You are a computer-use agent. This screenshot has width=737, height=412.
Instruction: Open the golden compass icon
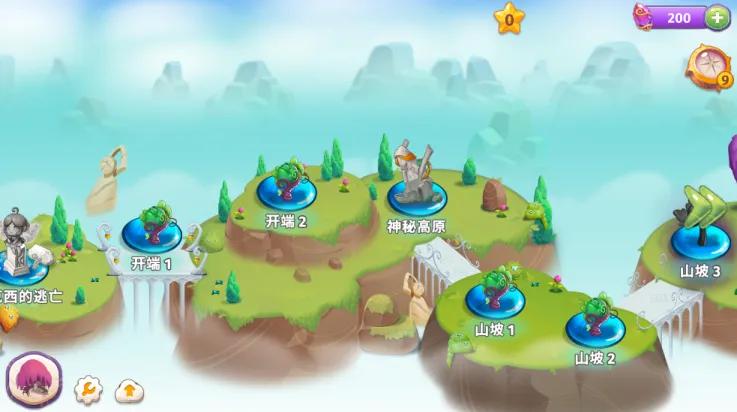pos(708,66)
